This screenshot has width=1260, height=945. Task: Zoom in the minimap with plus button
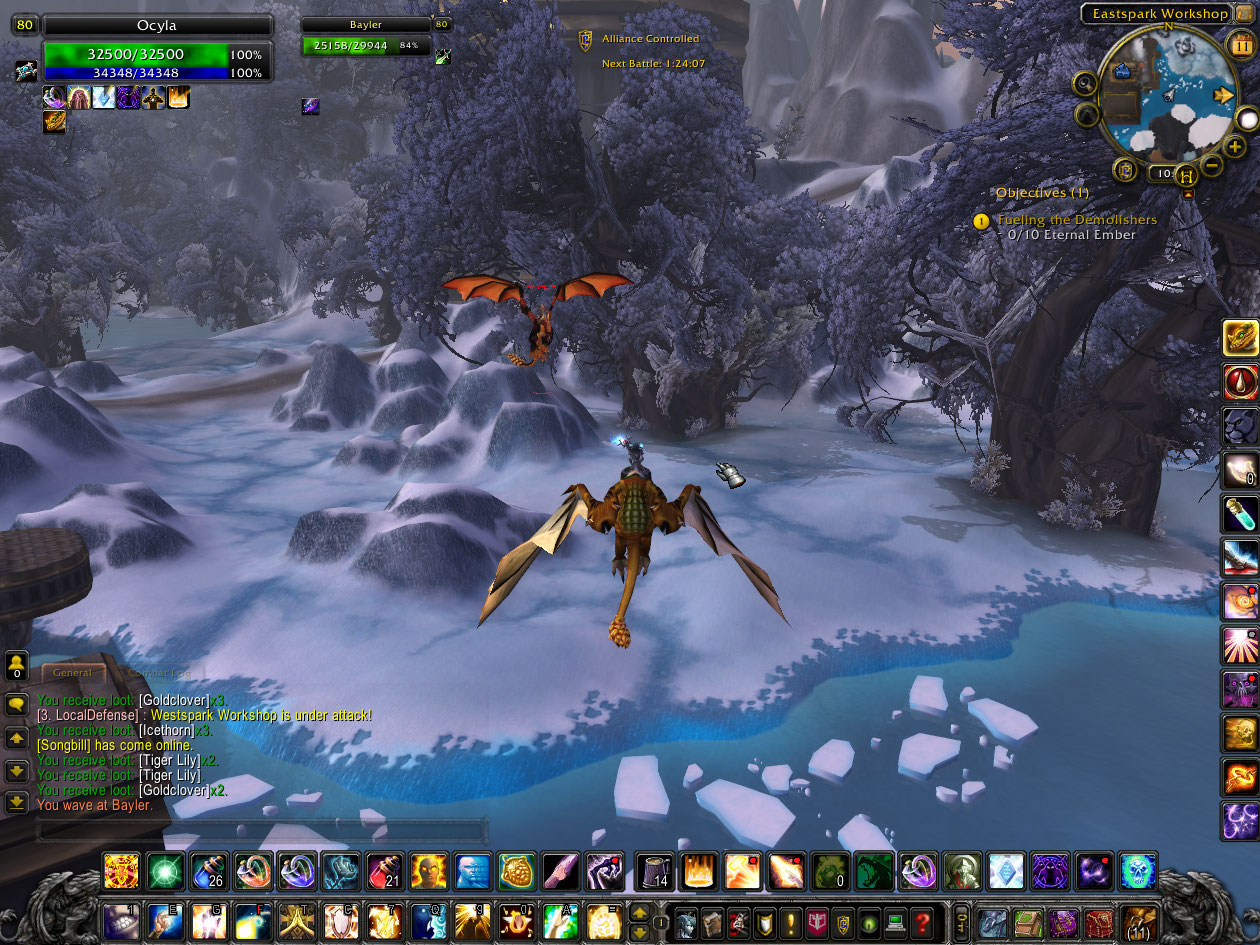[x=1235, y=147]
